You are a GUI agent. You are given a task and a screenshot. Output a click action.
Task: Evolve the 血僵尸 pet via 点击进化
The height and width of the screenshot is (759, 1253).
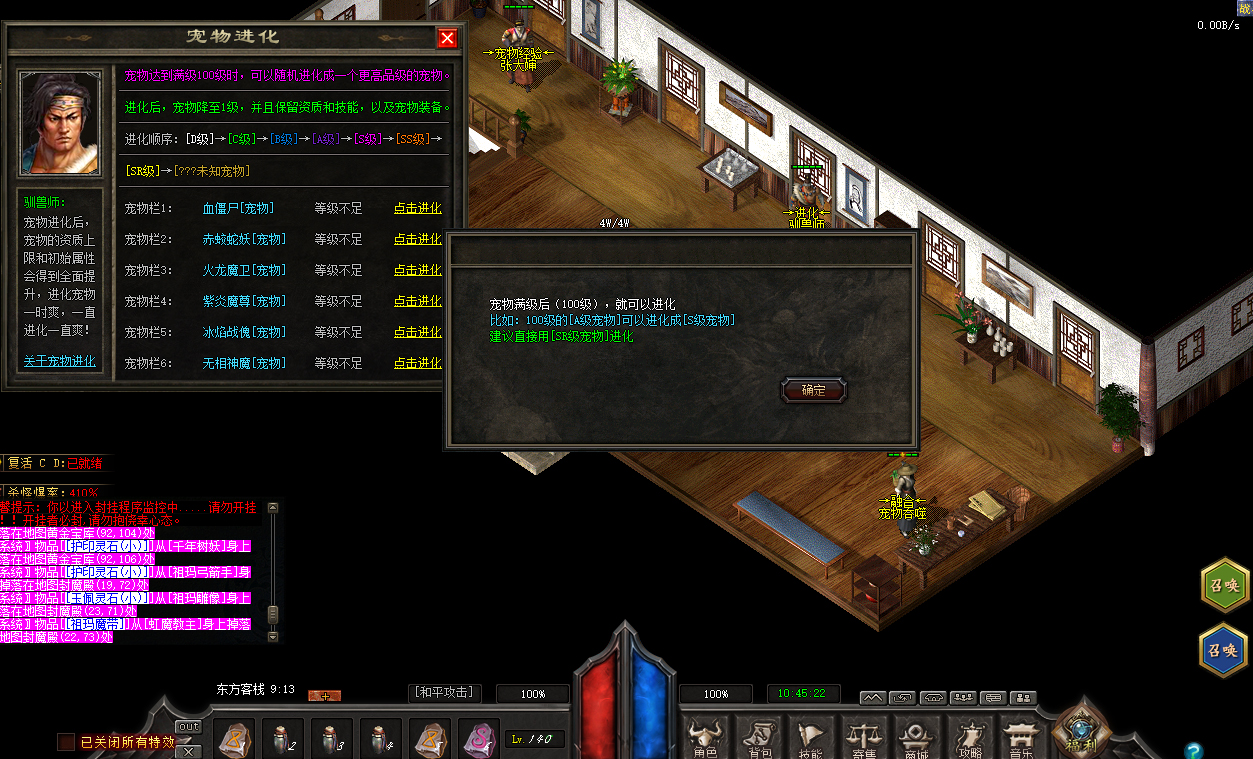[x=417, y=208]
